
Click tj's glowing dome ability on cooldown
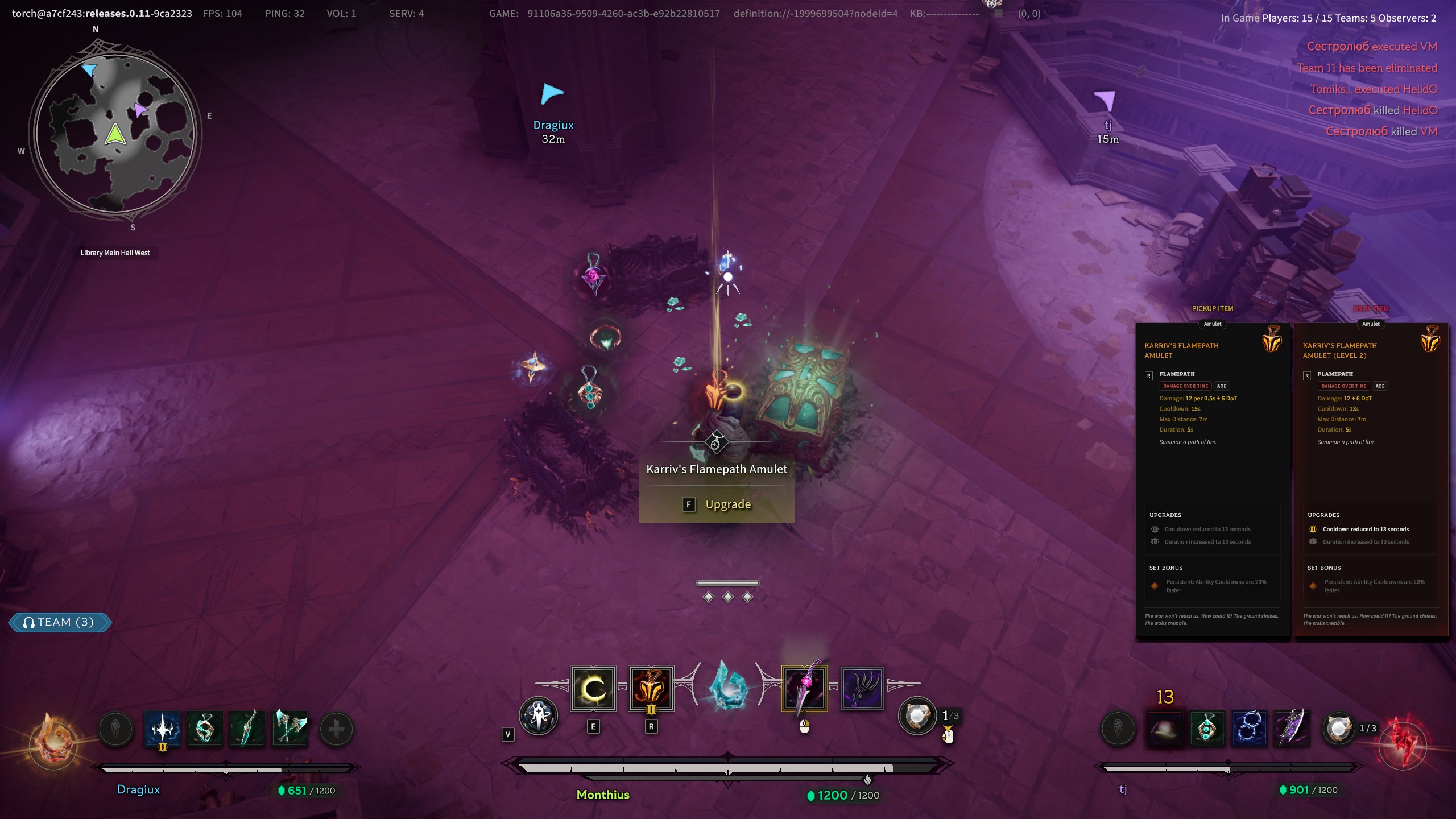point(1164,727)
